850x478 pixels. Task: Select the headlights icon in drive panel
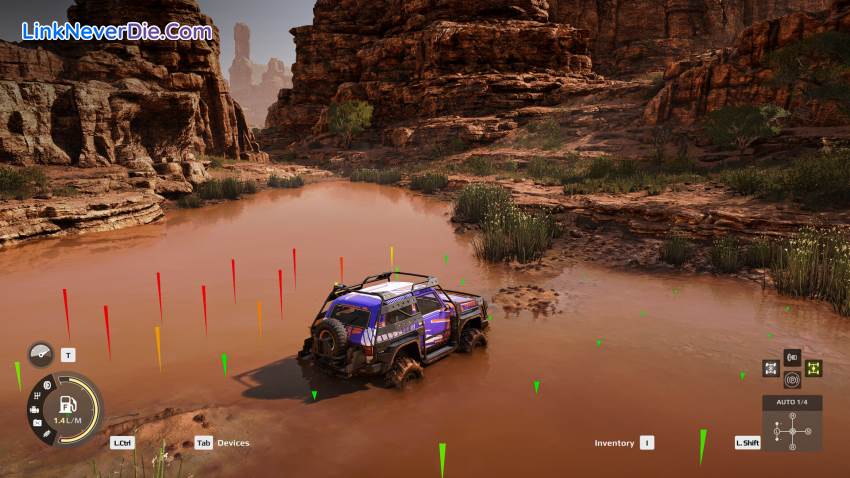(792, 356)
